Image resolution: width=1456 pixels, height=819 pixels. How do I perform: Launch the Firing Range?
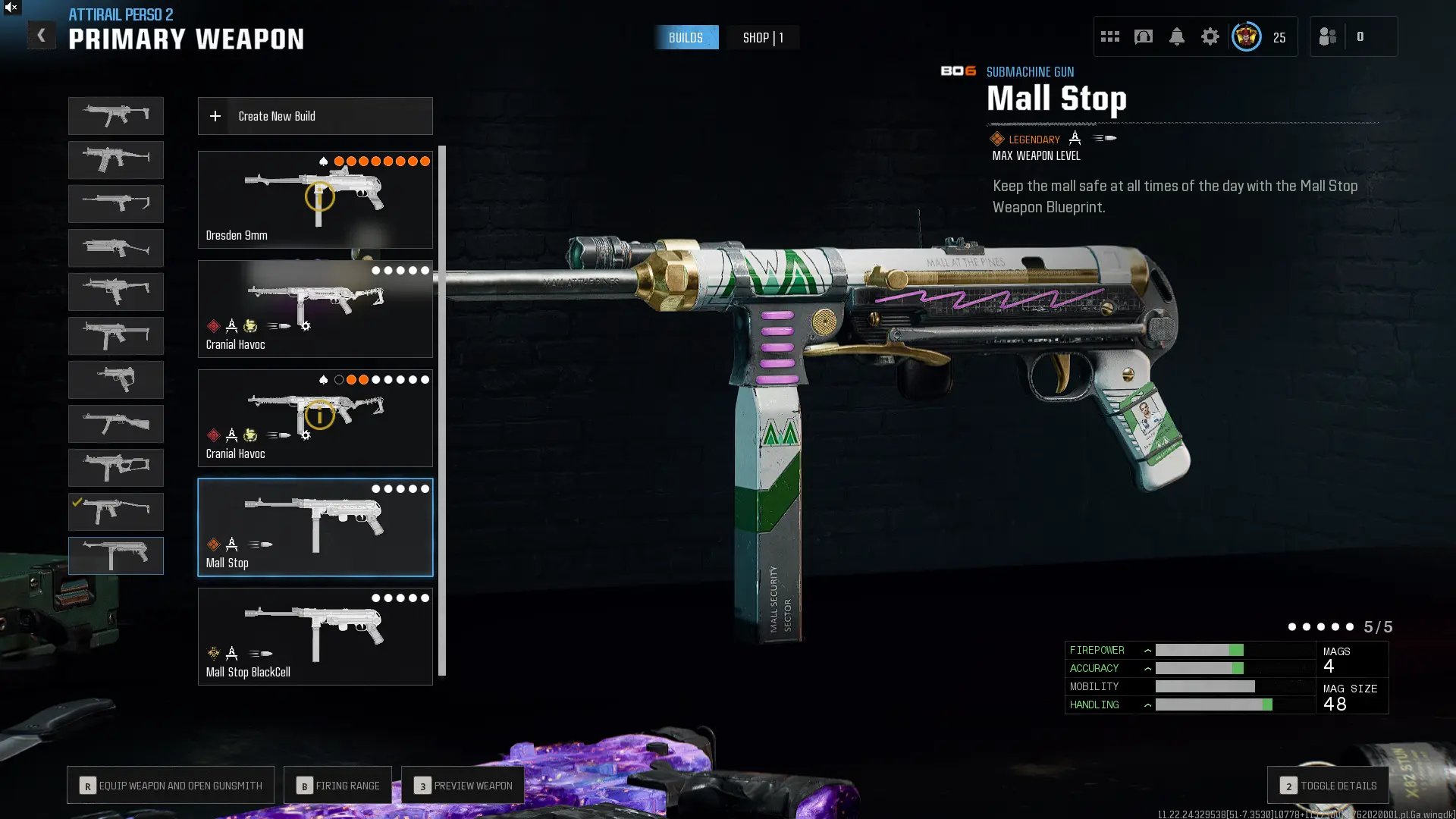(337, 786)
